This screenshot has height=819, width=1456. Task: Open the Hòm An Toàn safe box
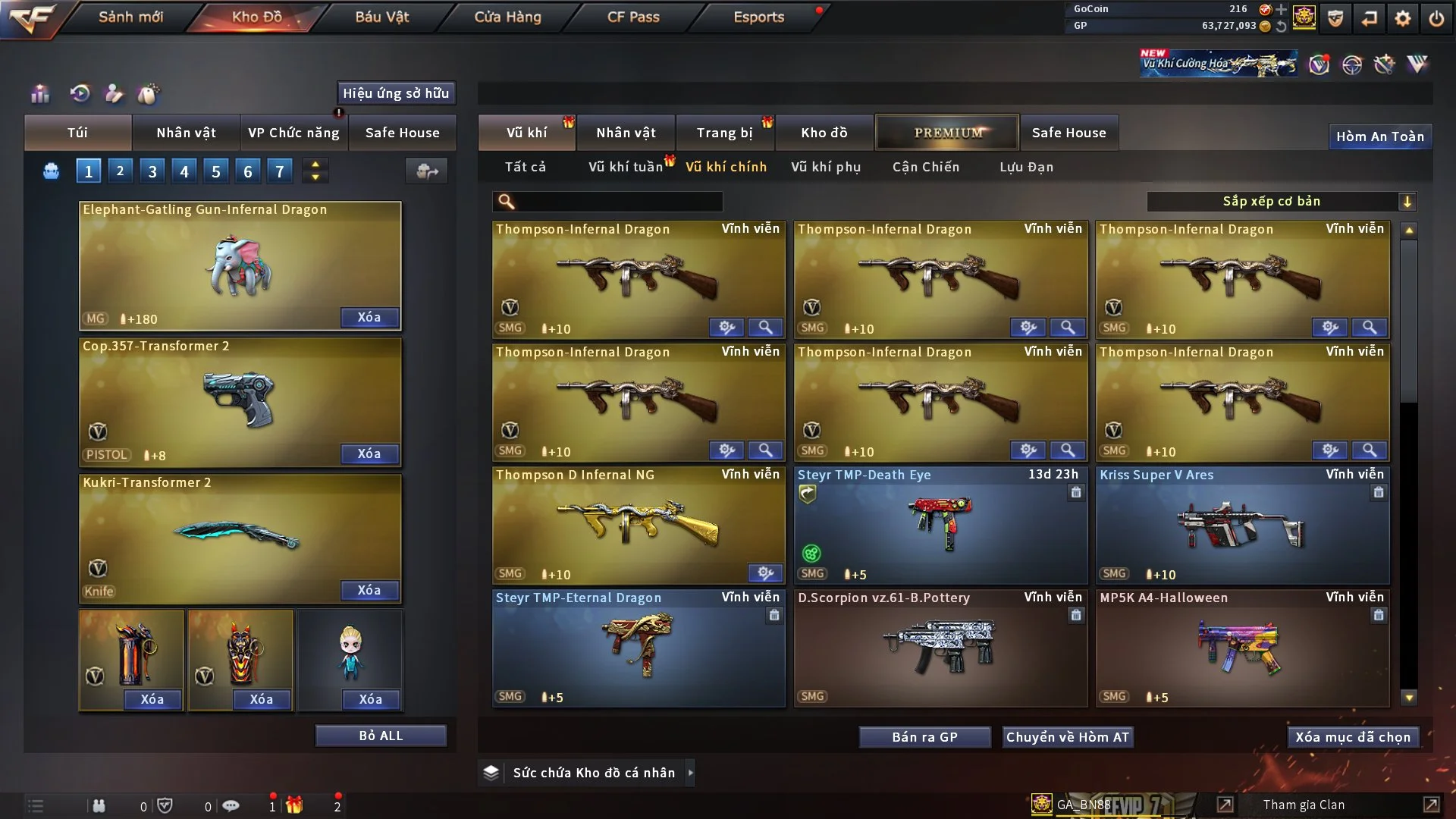(x=1379, y=136)
